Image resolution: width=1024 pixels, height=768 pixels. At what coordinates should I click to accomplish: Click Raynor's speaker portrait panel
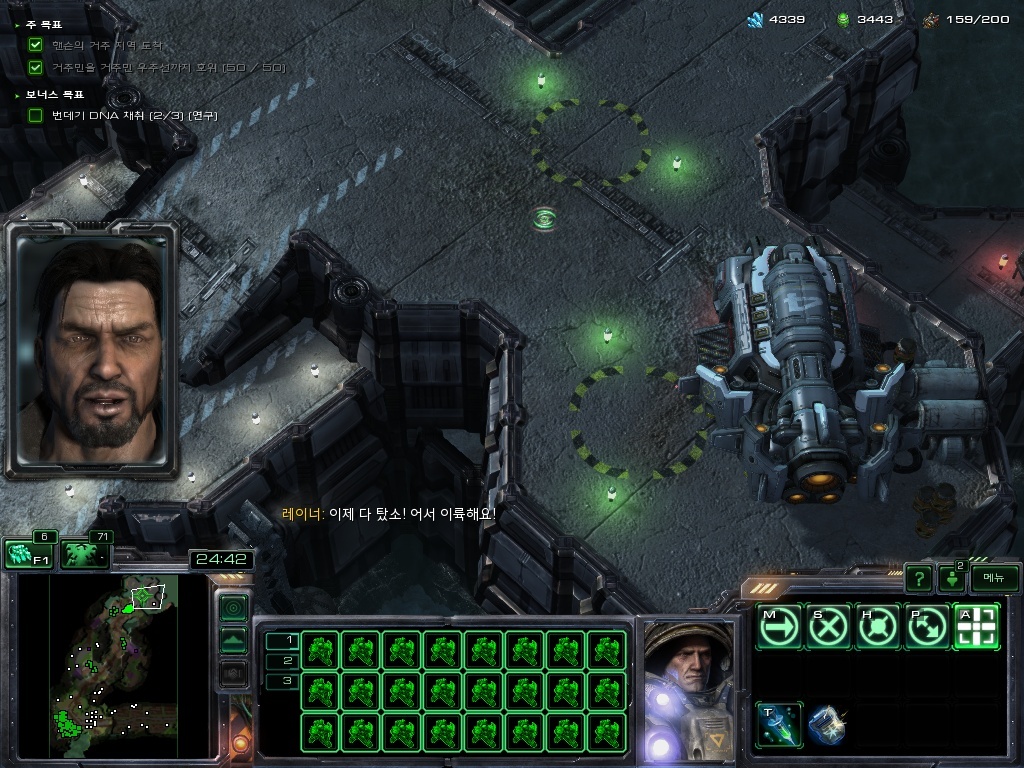92,348
